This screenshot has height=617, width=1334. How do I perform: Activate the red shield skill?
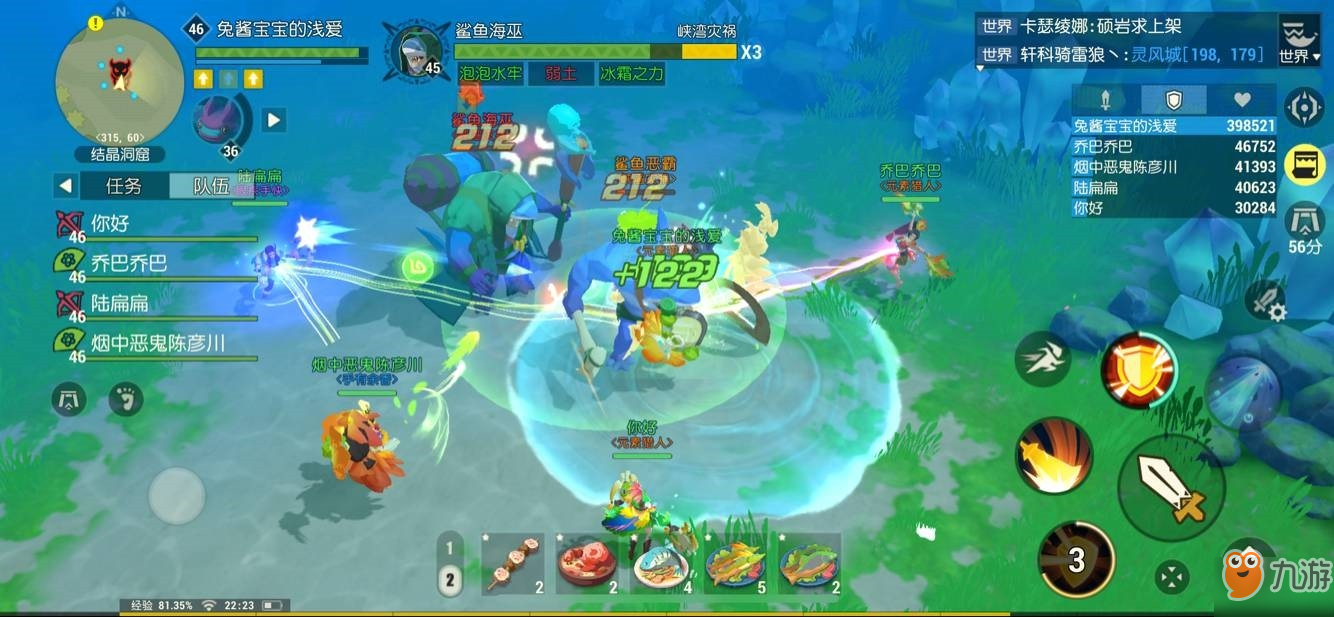pyautogui.click(x=1138, y=369)
